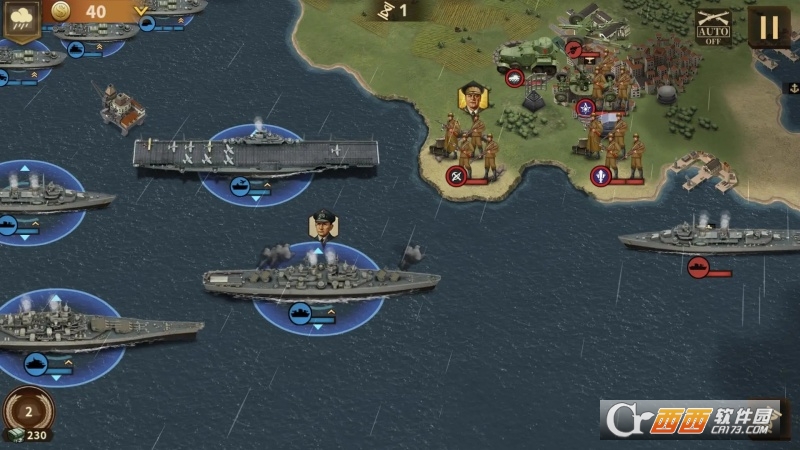This screenshot has height=450, width=800.
Task: Open the rainy weather forecast badge
Action: (x=20, y=21)
